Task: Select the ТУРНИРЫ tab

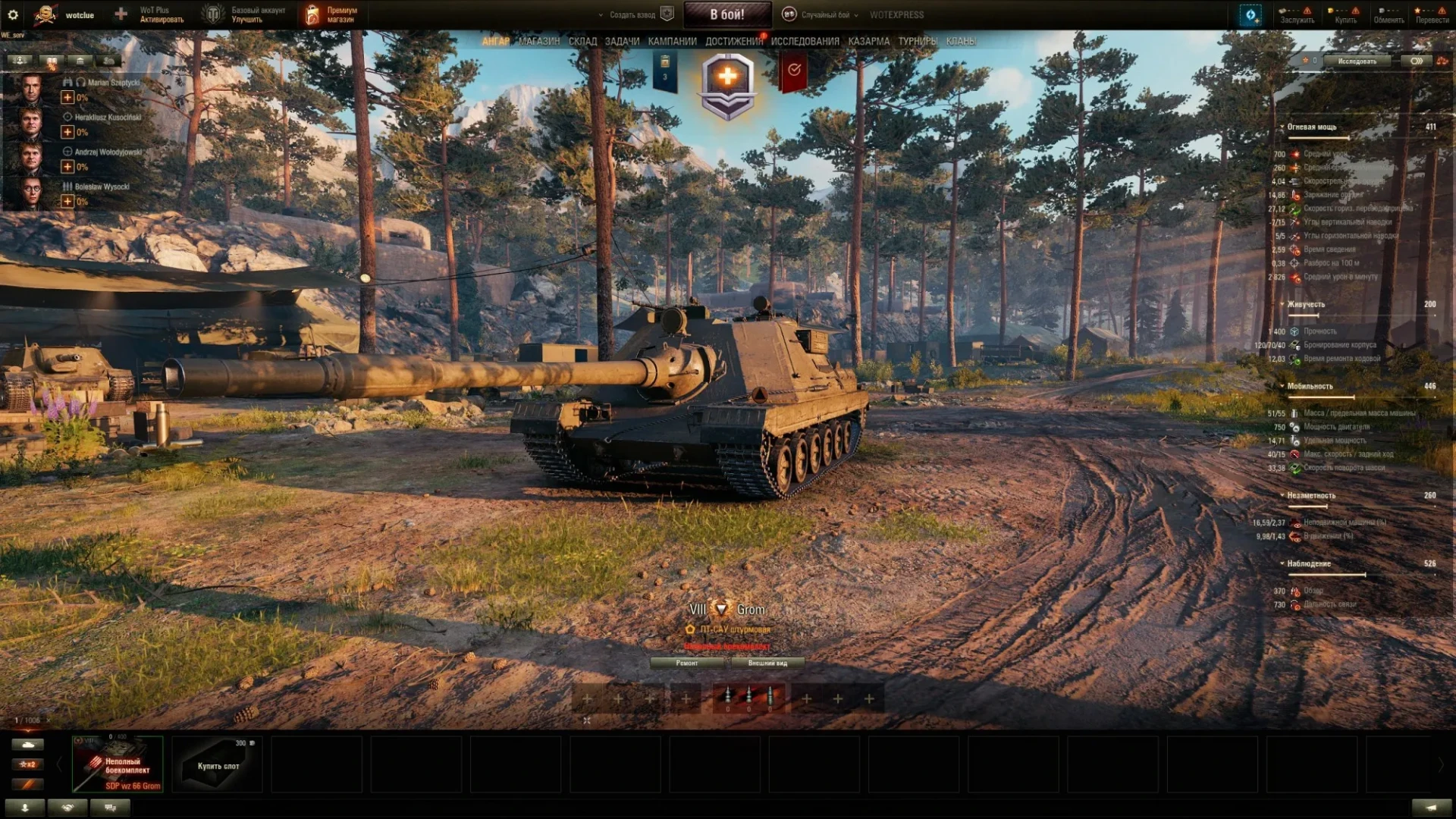Action: tap(918, 42)
